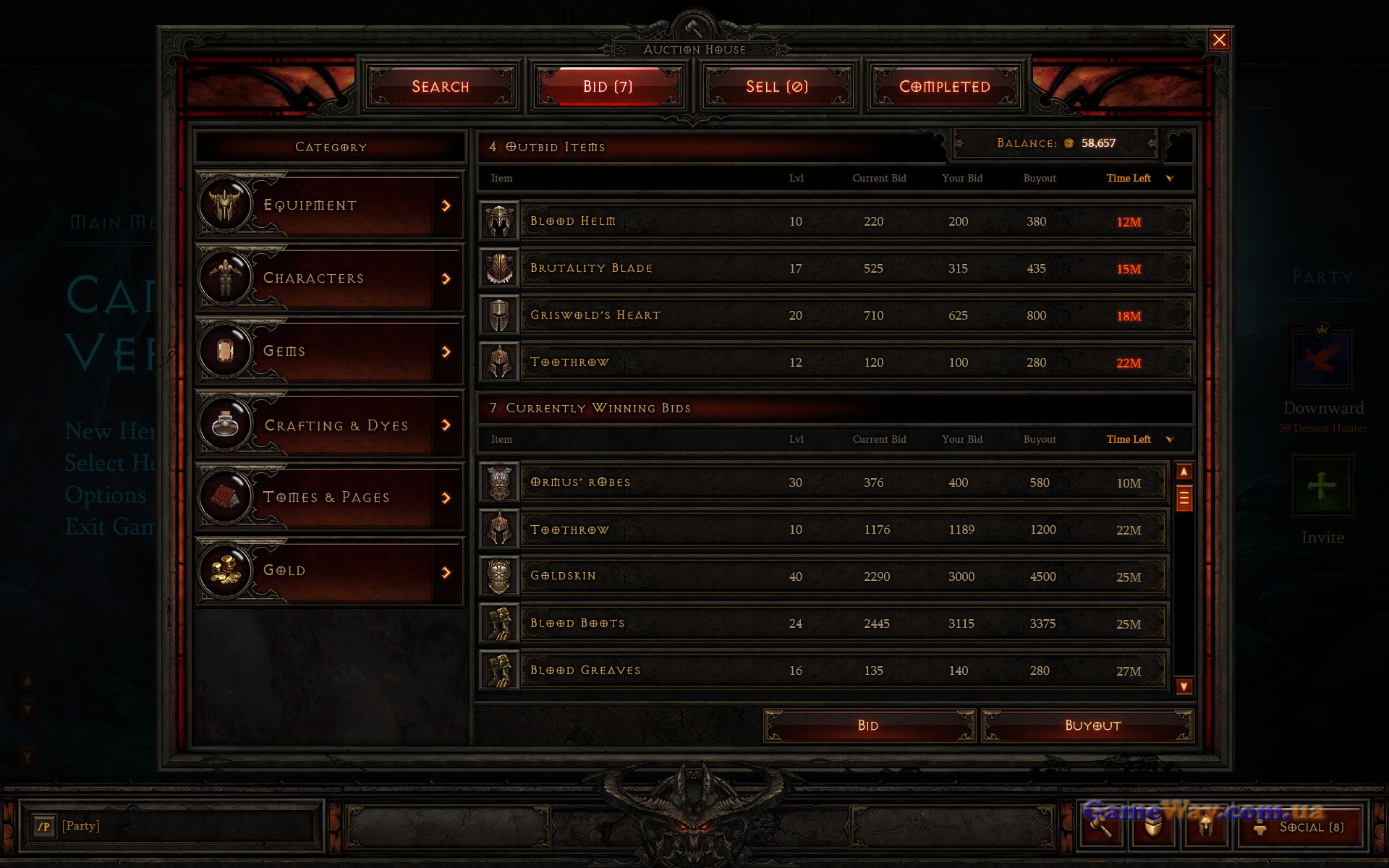
Task: Open the Sell (0) tab
Action: 777,87
